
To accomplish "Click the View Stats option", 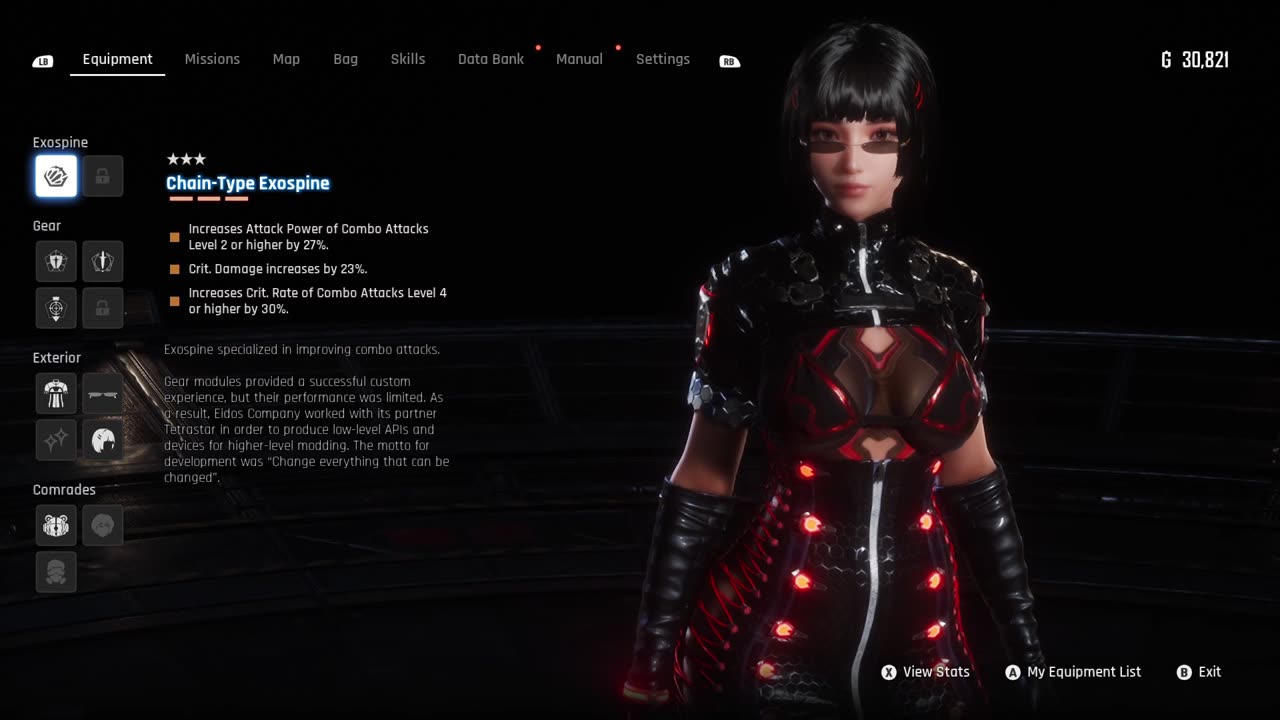I will tap(926, 672).
